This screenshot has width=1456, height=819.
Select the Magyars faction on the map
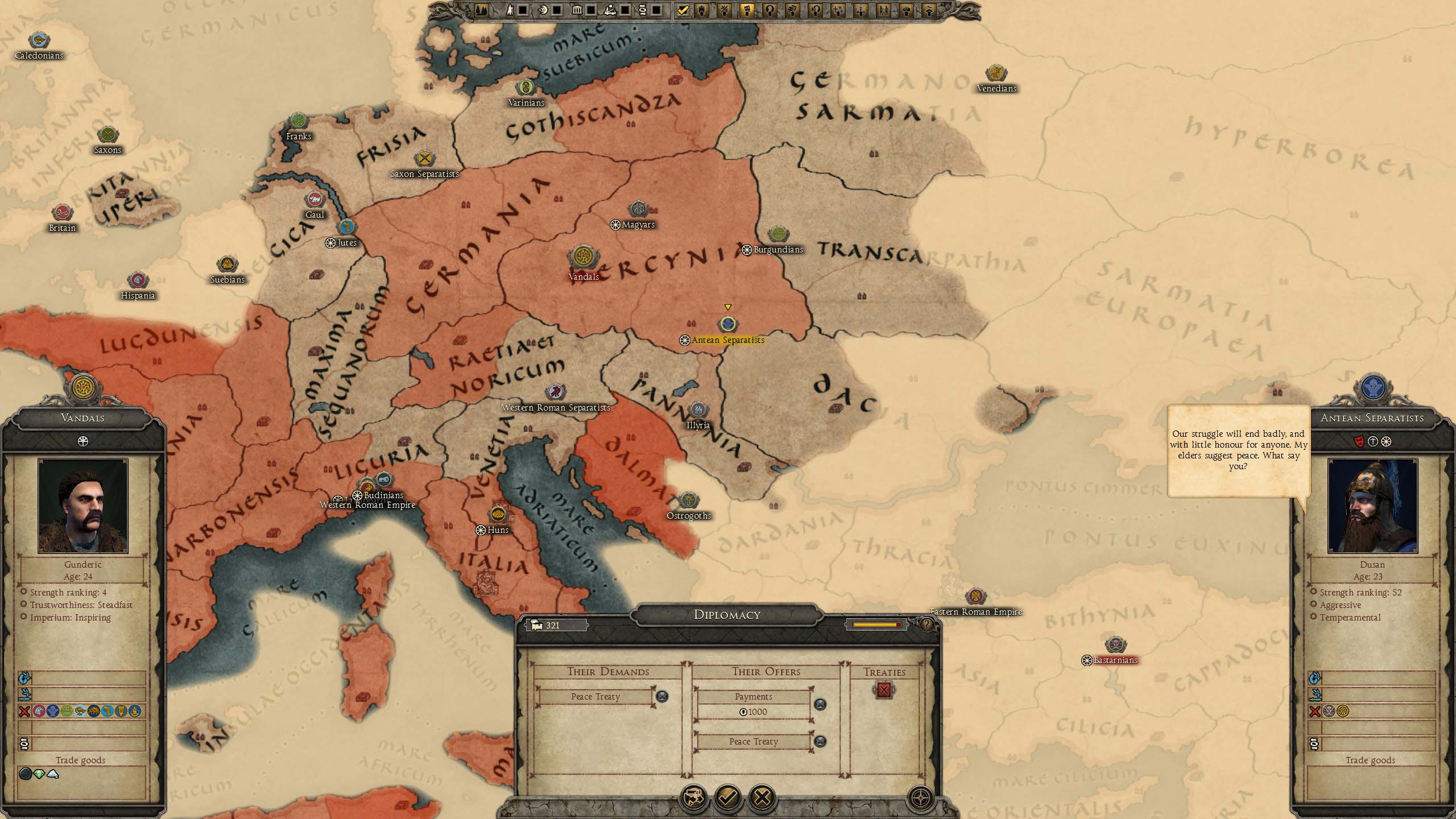[638, 209]
